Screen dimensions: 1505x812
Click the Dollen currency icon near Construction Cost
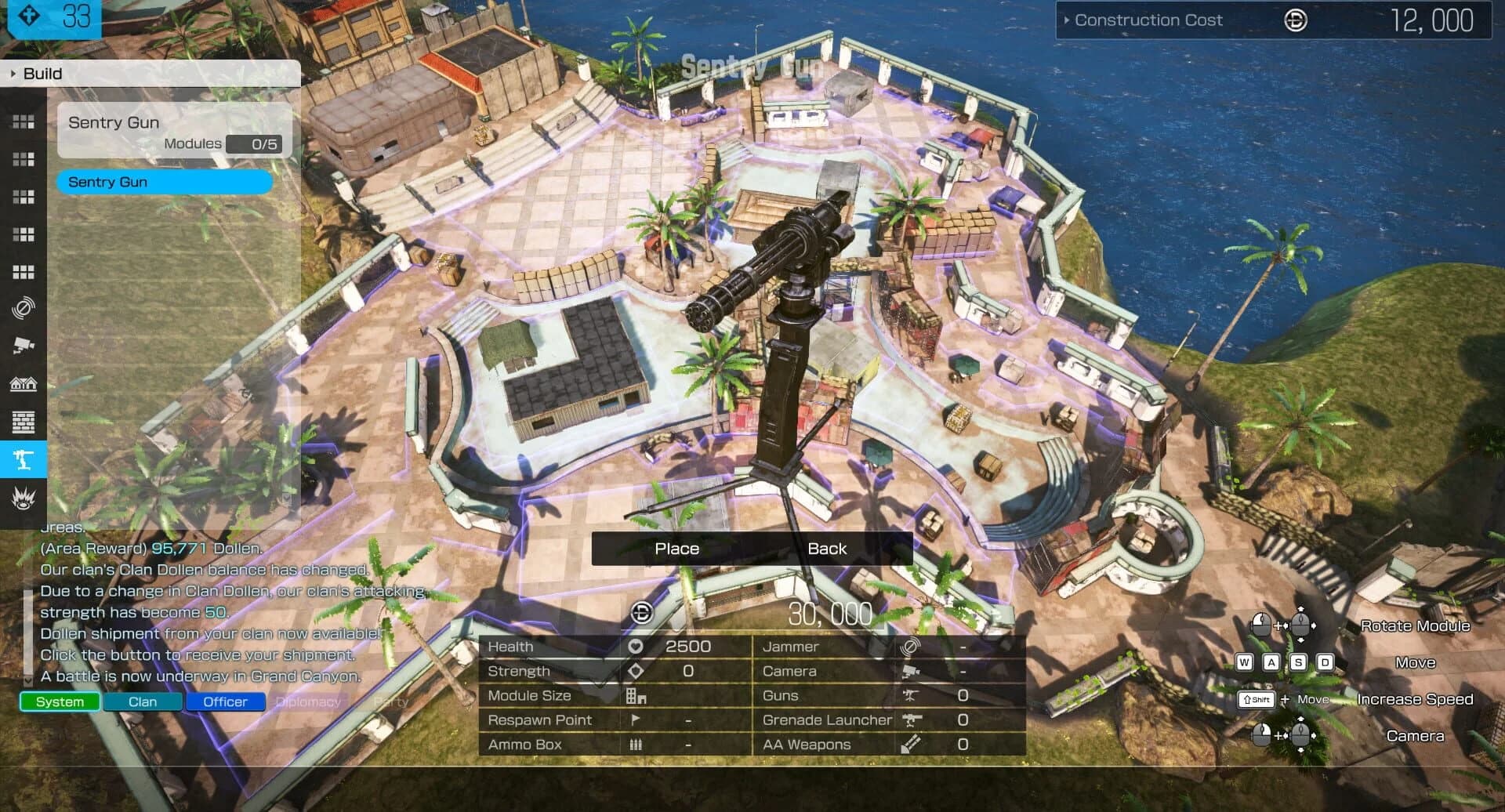click(1296, 20)
